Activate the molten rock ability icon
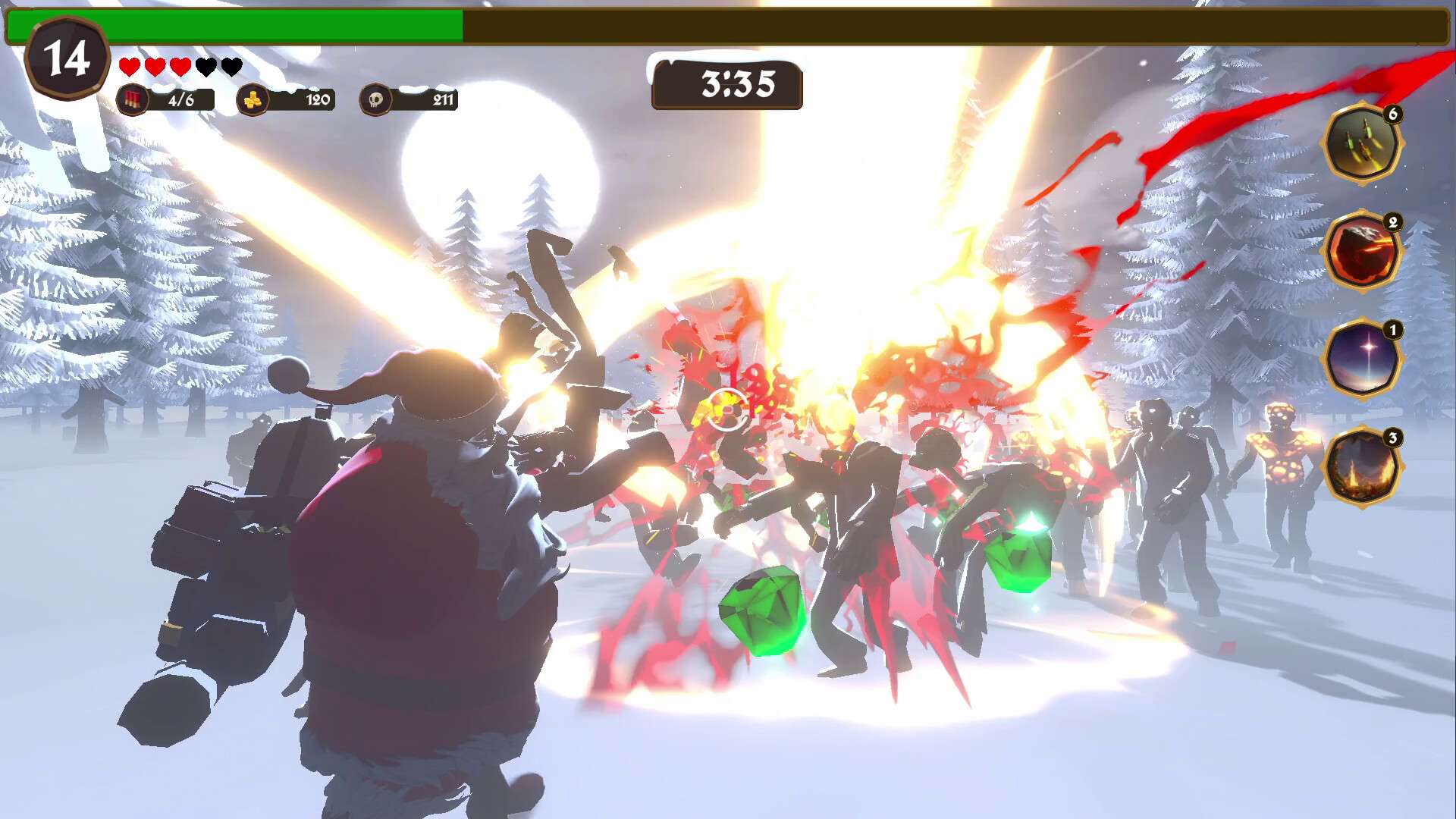 (1361, 251)
